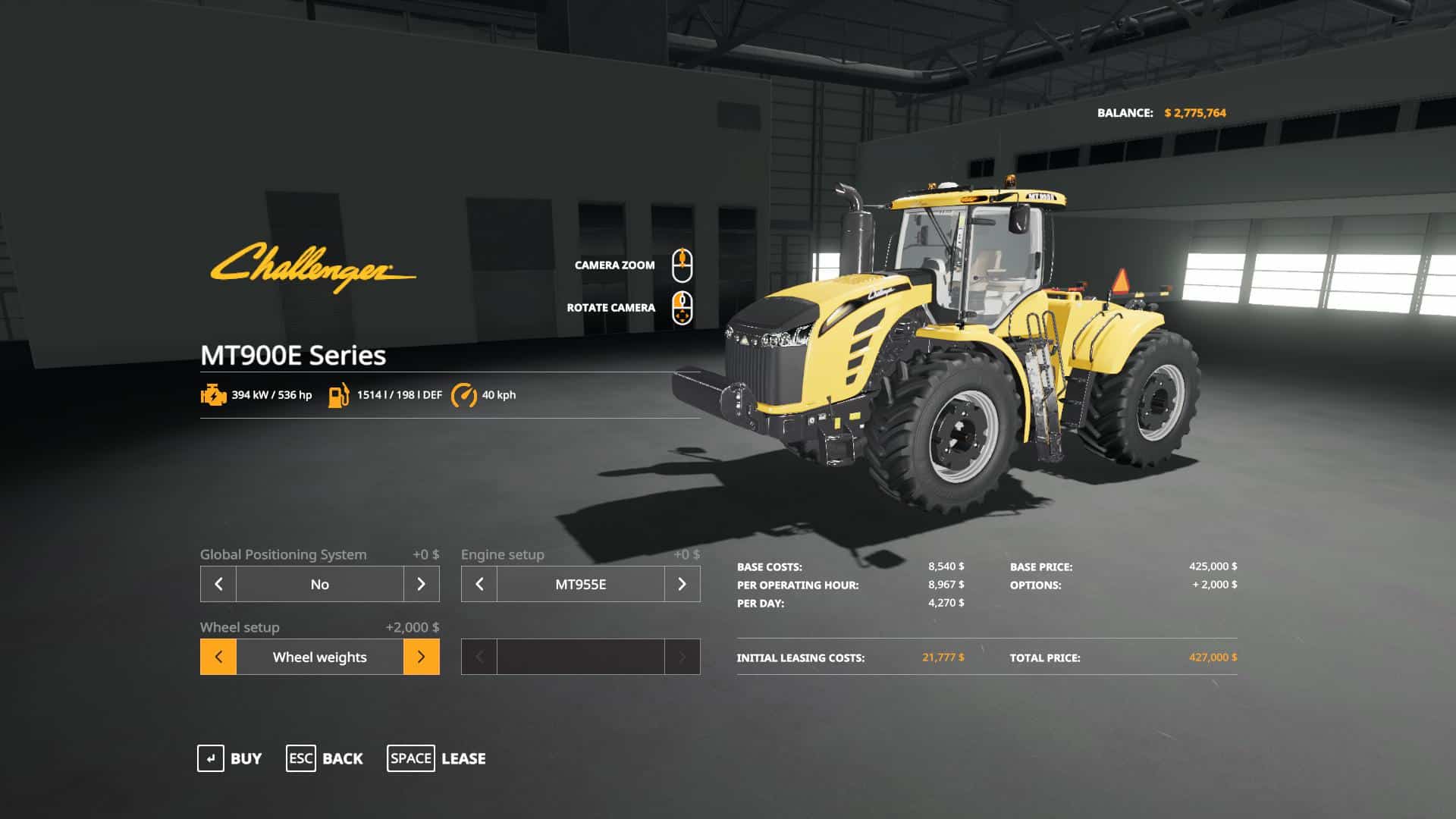Buy the MT900E Series tractor
This screenshot has height=819, width=1456.
tap(230, 758)
